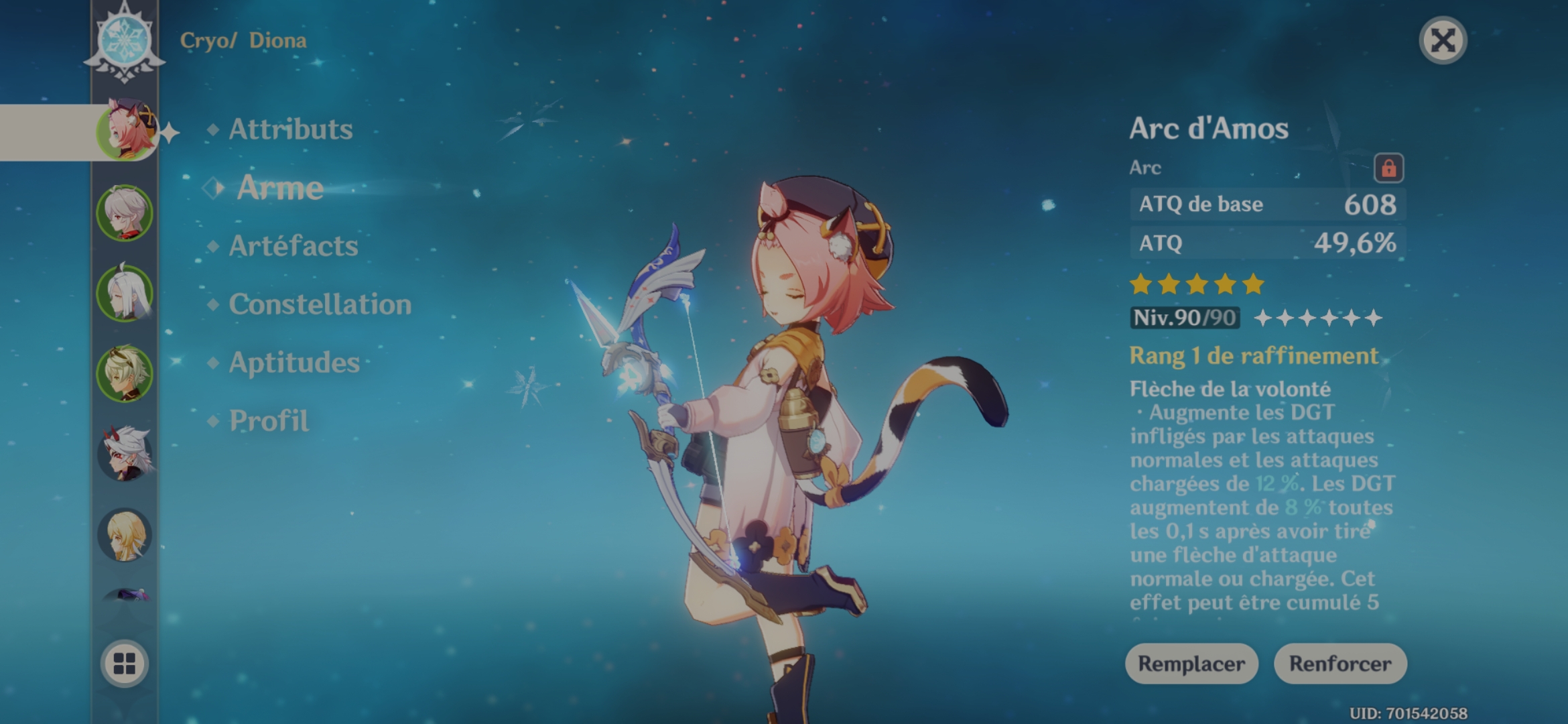Switch to the Artéfacts tab
This screenshot has height=724, width=1568.
point(292,247)
